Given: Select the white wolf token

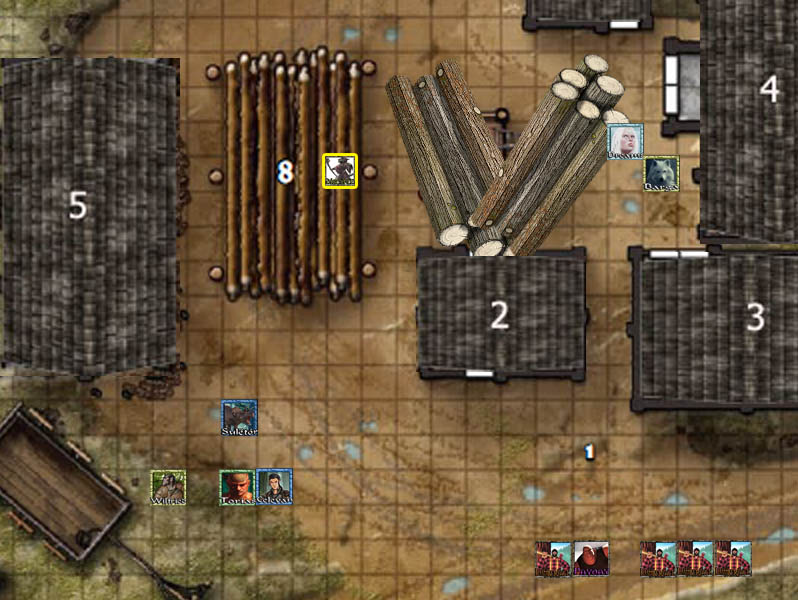Looking at the screenshot, I should click(x=661, y=174).
